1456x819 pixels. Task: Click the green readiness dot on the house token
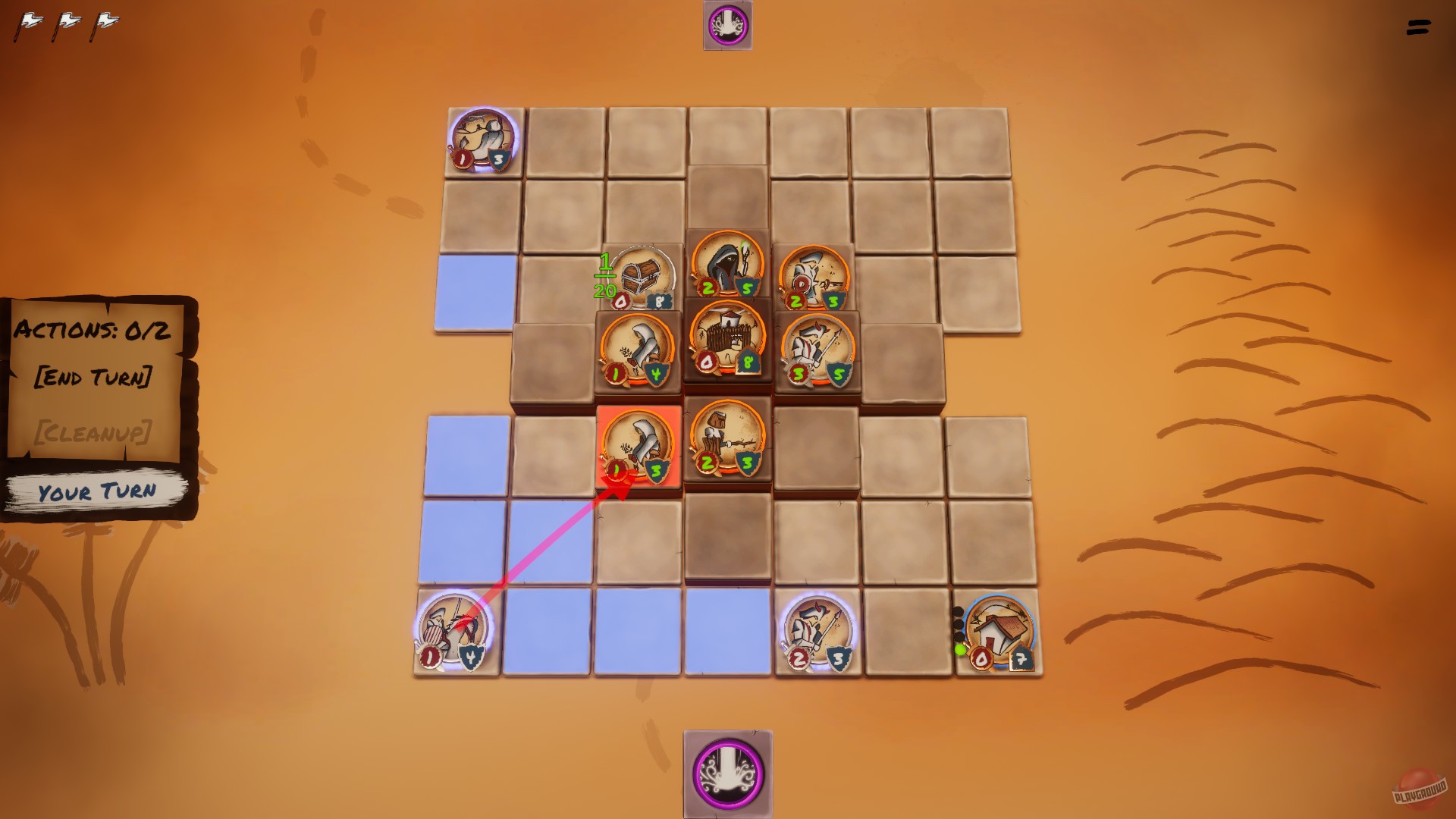(x=961, y=649)
